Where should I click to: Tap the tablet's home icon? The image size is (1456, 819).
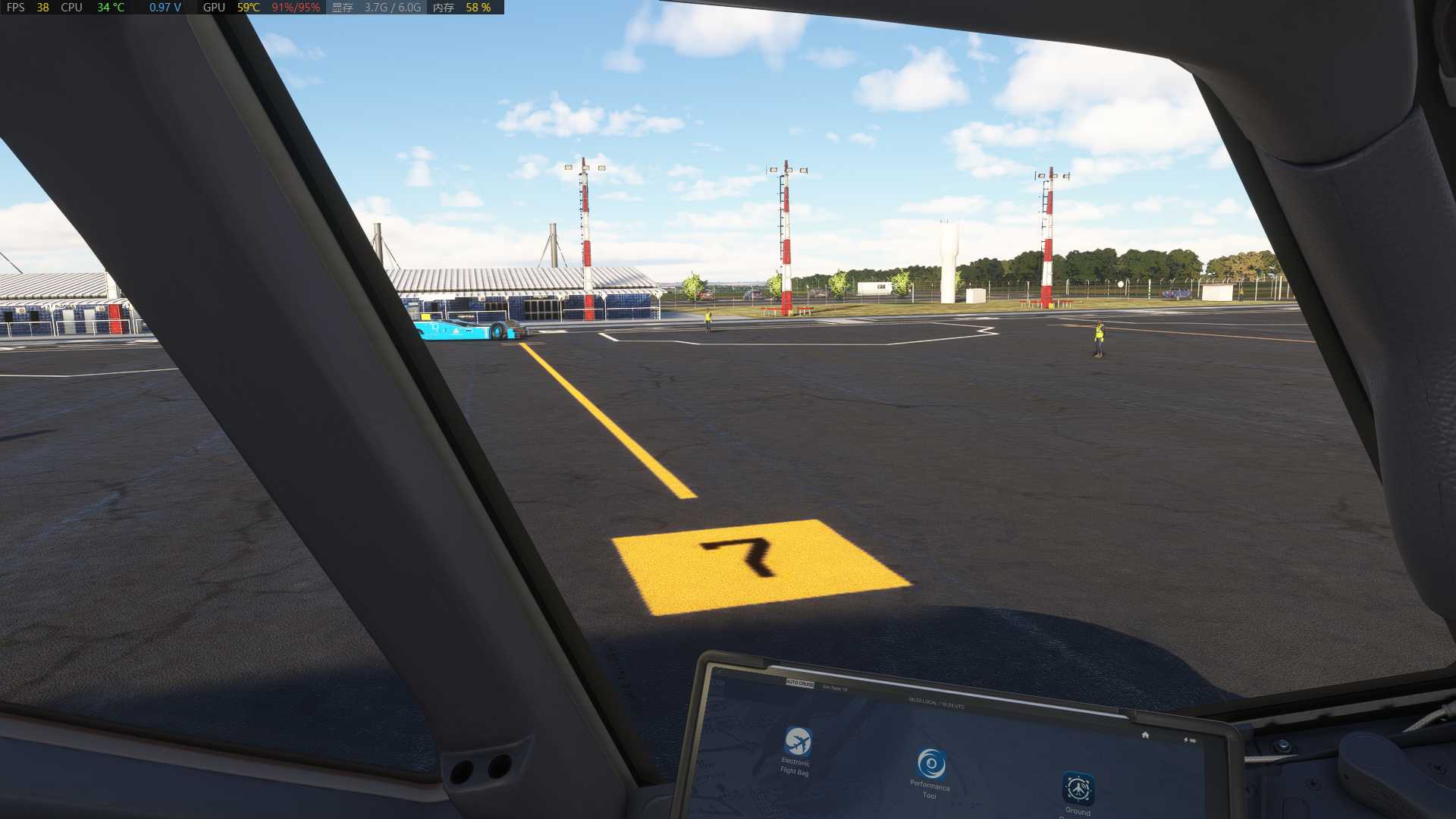pyautogui.click(x=1145, y=735)
